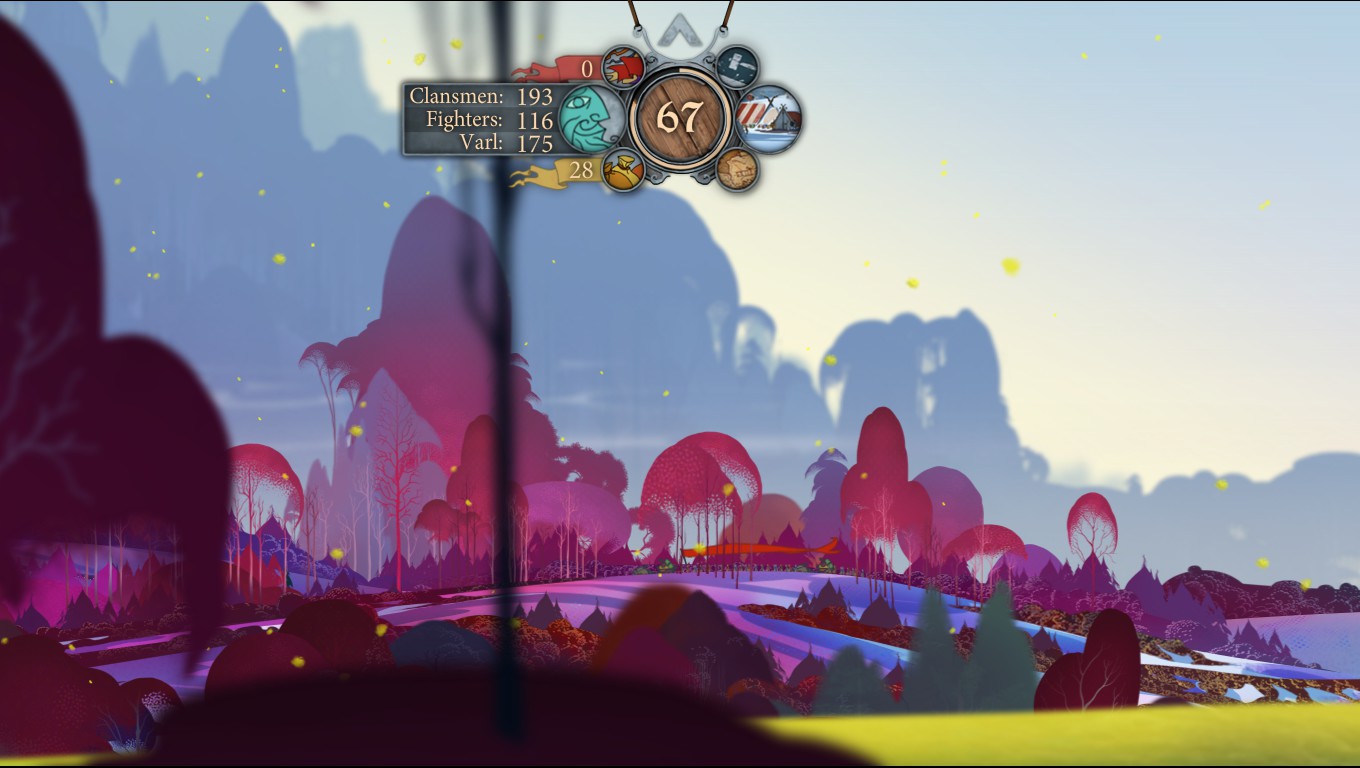Click the supply sacks icon
The image size is (1360, 768).
623,170
